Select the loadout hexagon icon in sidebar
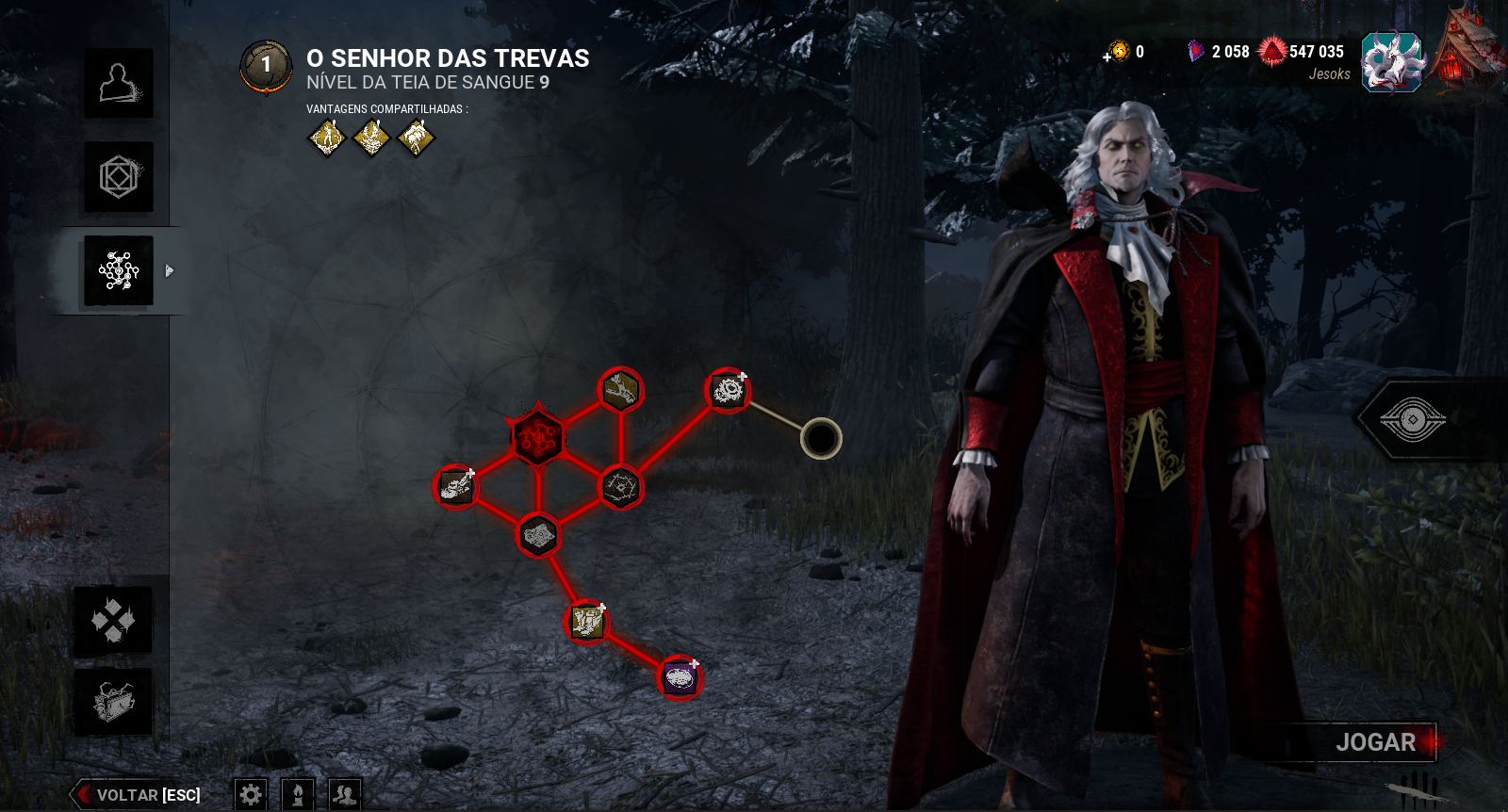 [119, 177]
